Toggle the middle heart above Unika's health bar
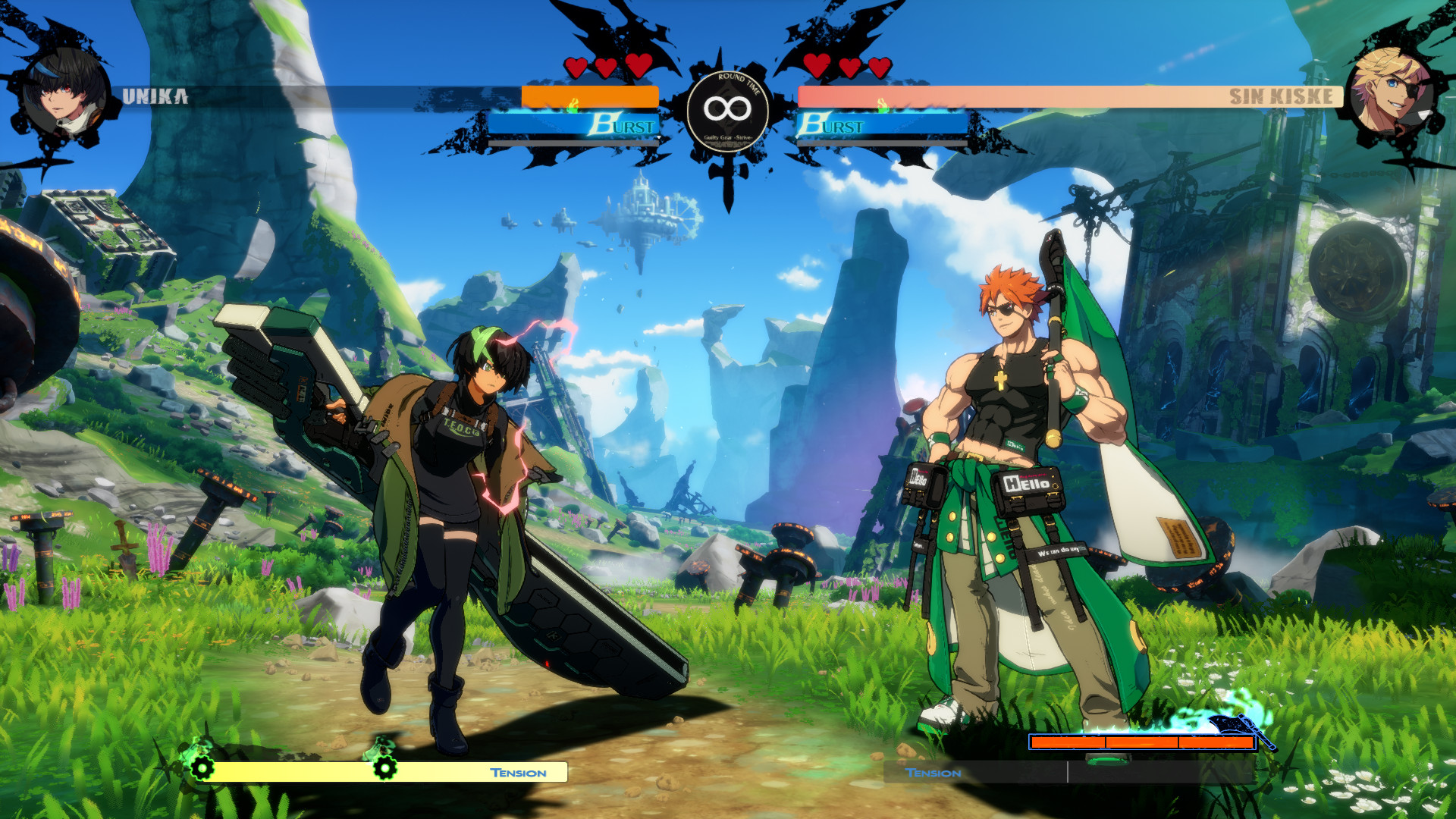Screen dimensions: 1456x819 click(x=605, y=66)
